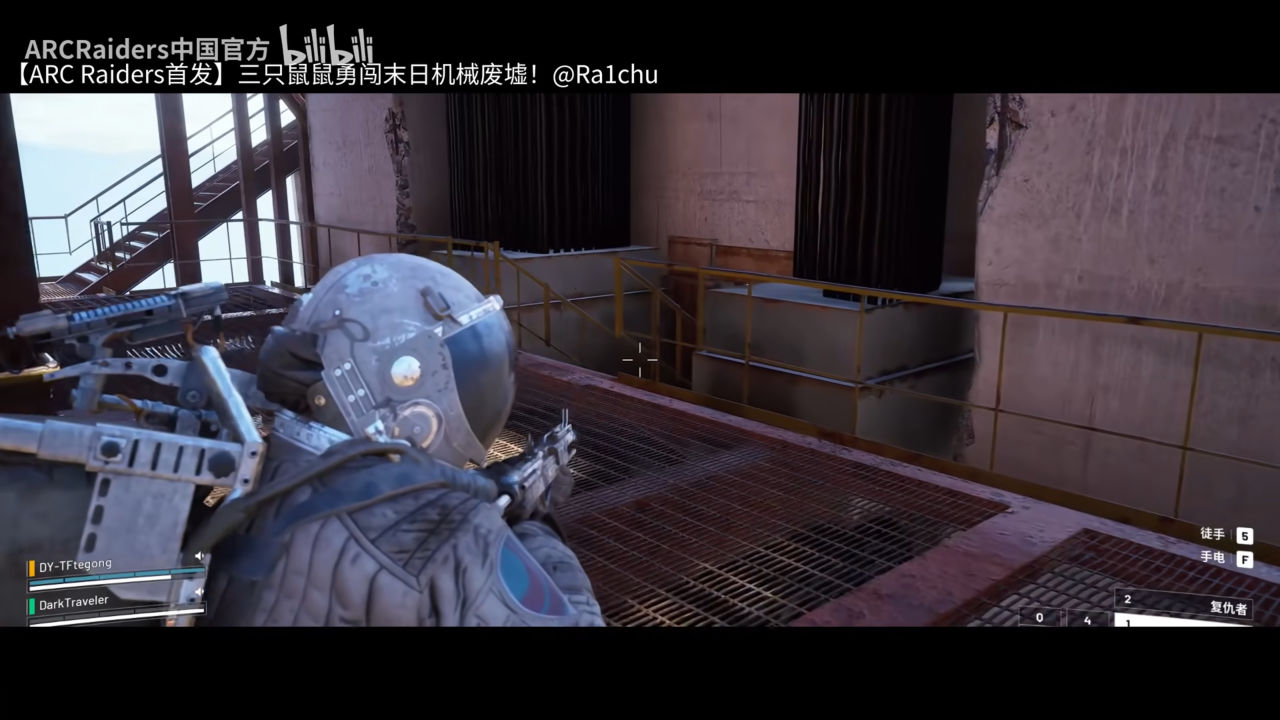Click the crosshair in screen center
The height and width of the screenshot is (720, 1280).
[x=640, y=360]
